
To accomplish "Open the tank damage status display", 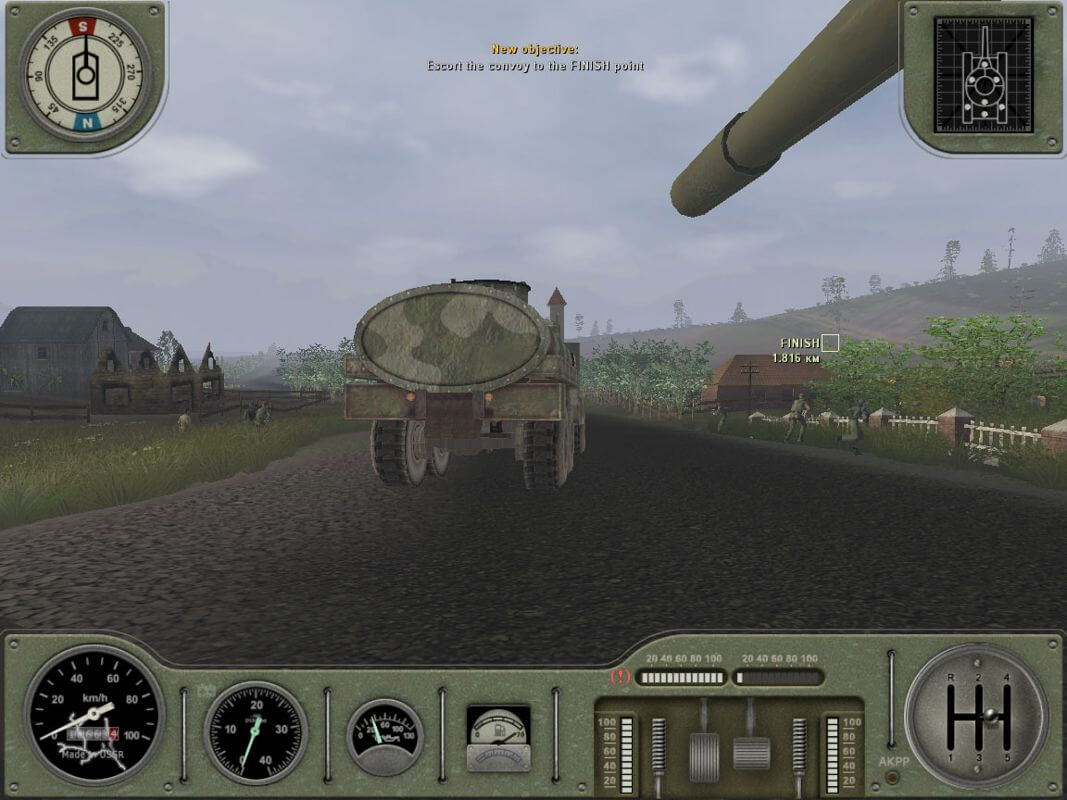I will coord(981,75).
